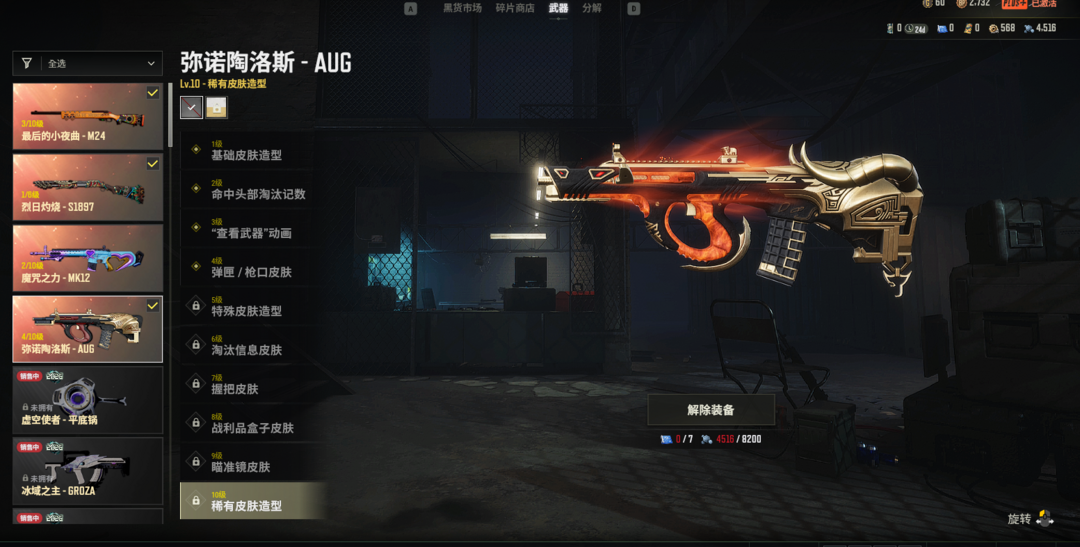Switch to the 碎片商店 tab
1080x547 pixels.
pos(515,9)
